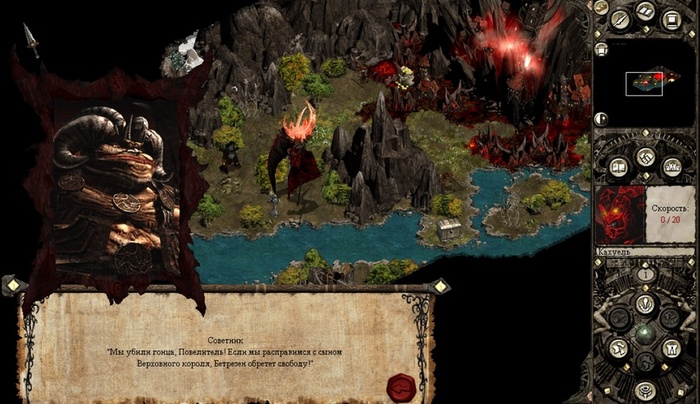Click the two-page book button left of the handshake
This screenshot has width=700, height=404.
tap(617, 167)
